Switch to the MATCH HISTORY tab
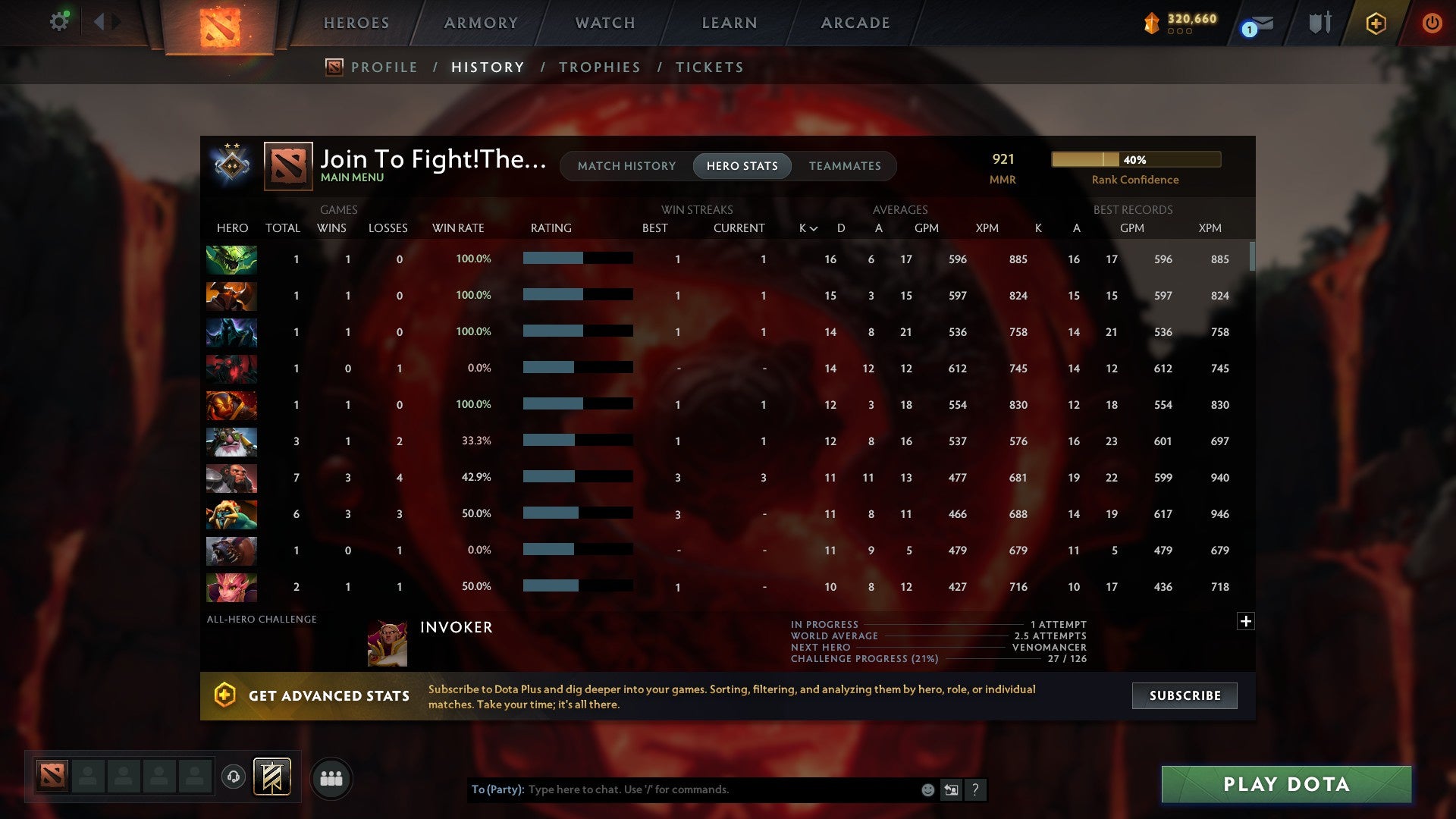This screenshot has height=819, width=1456. pos(626,165)
